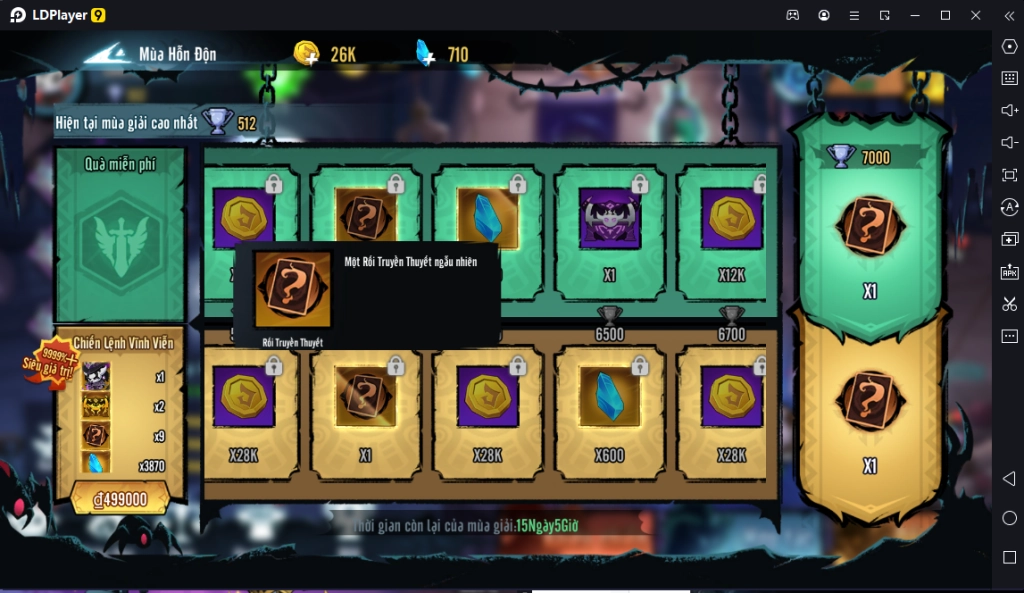Add more blue crystals via the plus crystal icon

tap(425, 53)
